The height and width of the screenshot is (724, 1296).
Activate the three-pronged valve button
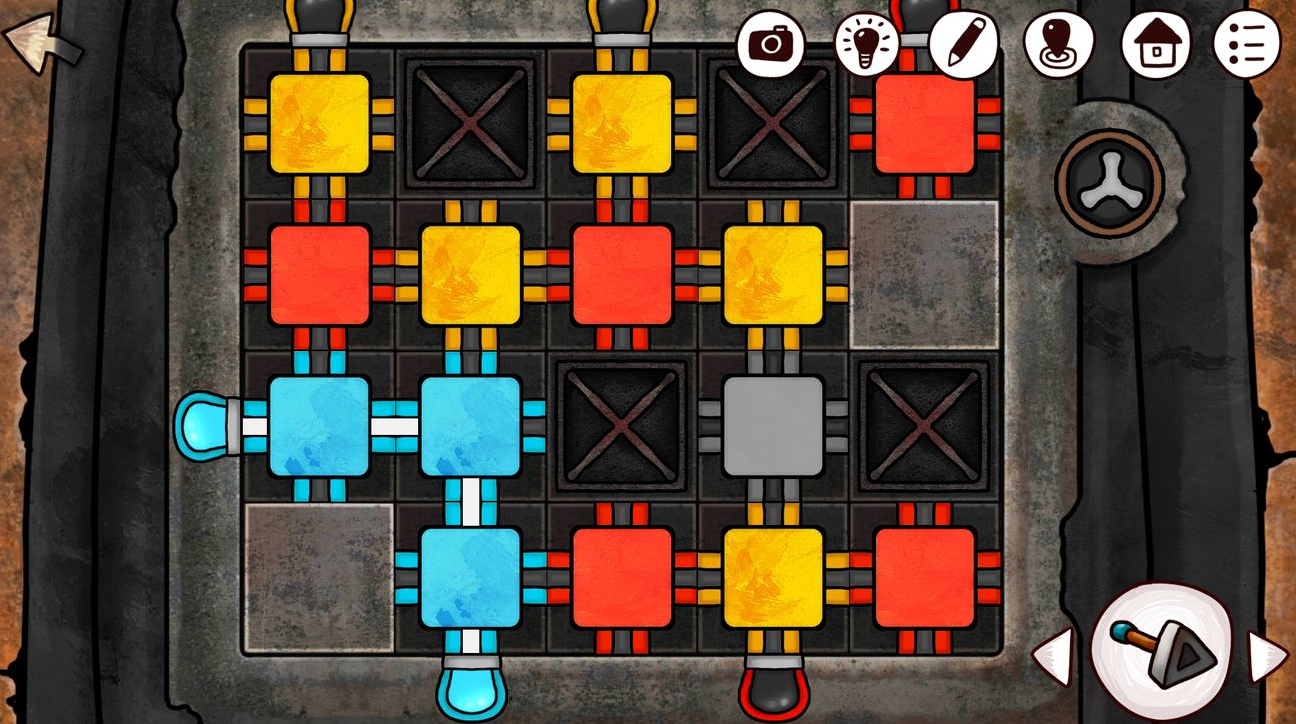[x=1110, y=185]
